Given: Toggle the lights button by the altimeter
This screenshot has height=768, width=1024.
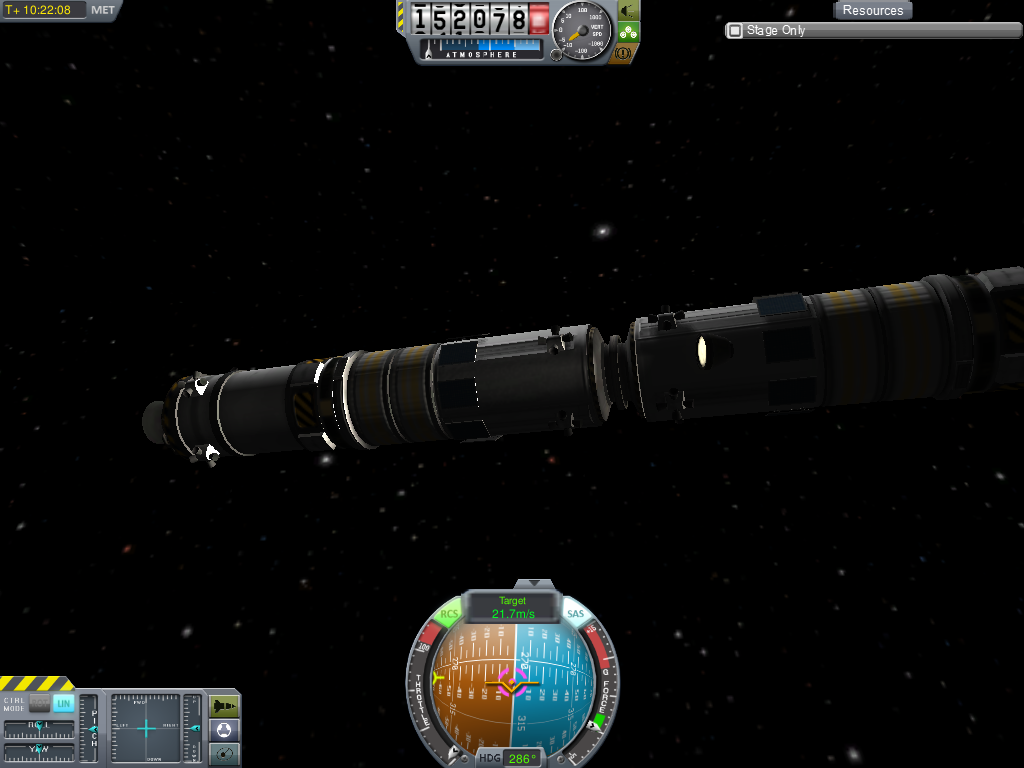Looking at the screenshot, I should point(627,11).
